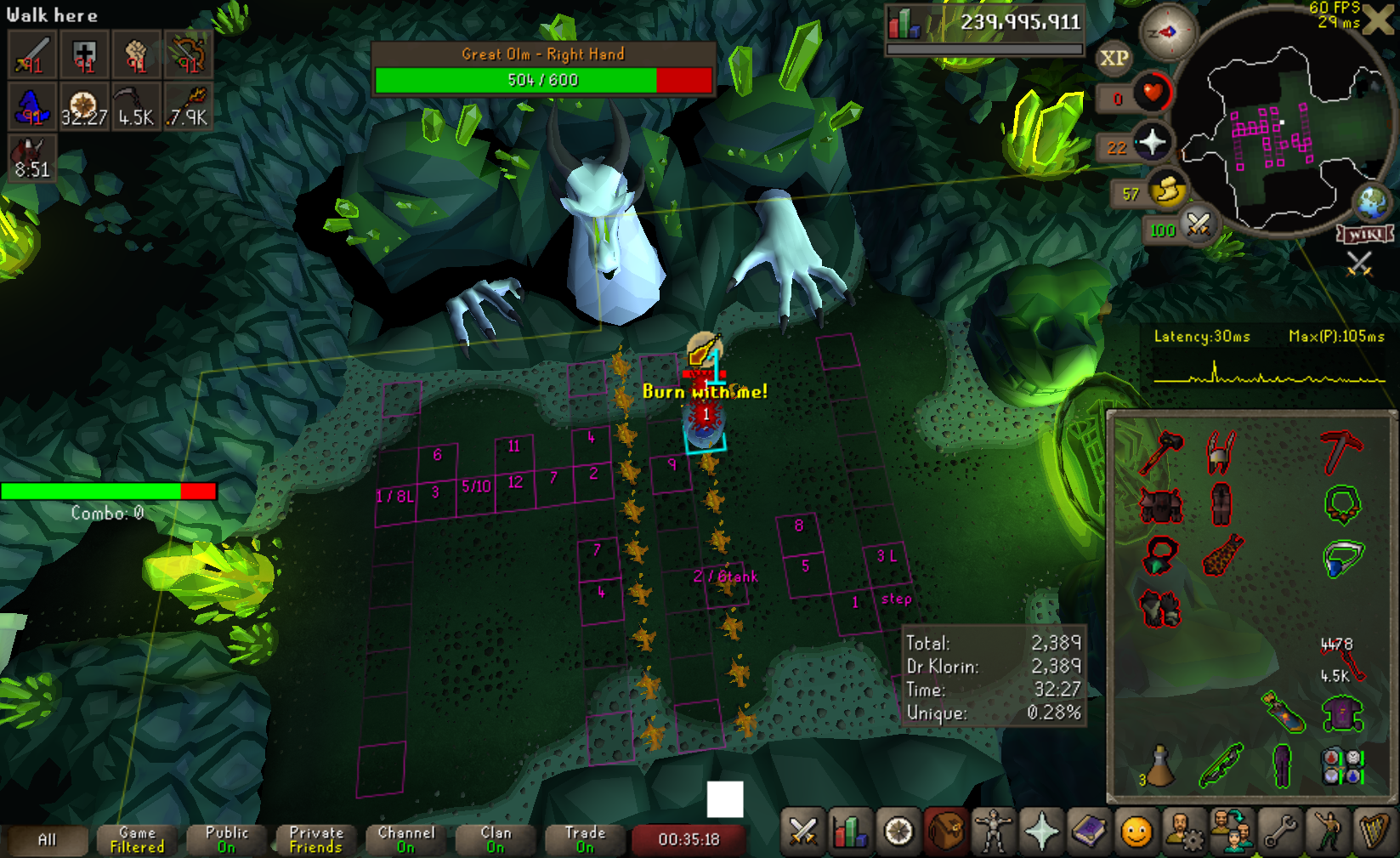Activate quick prayers via prayer orb
The image size is (1400, 858).
click(x=1152, y=142)
